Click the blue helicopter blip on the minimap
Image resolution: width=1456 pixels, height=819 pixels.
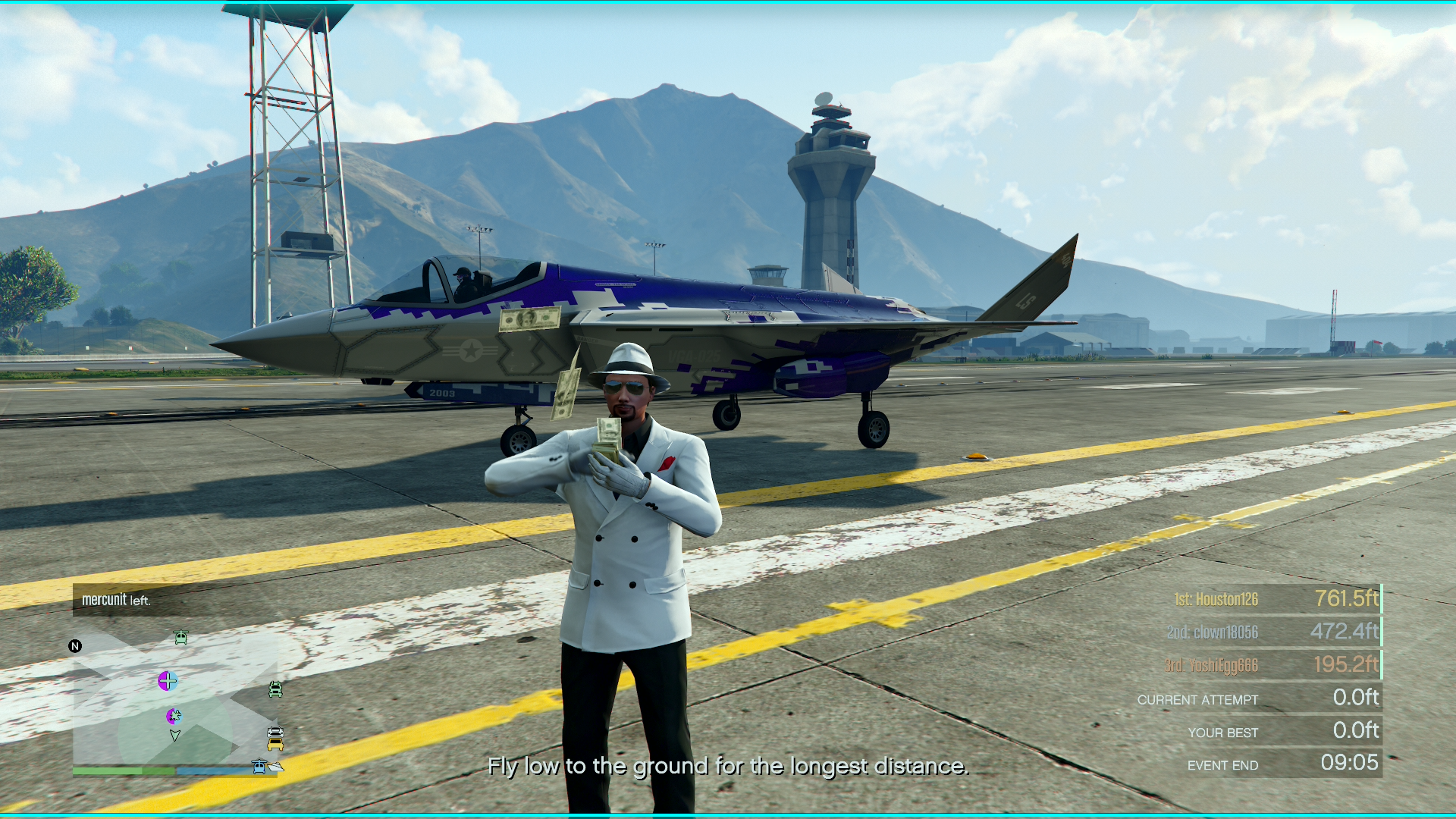[x=259, y=767]
